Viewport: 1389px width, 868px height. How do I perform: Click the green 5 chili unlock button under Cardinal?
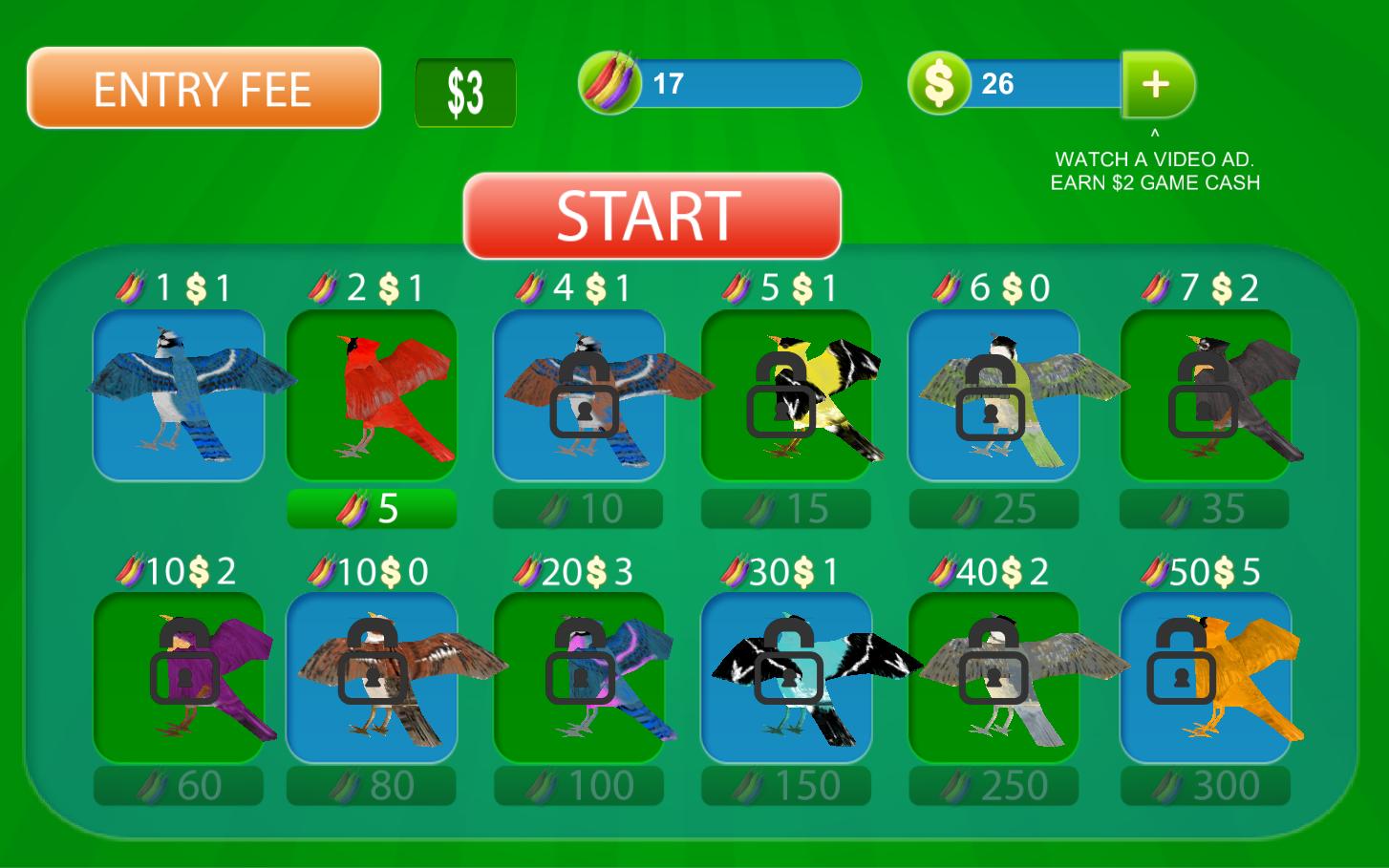pyautogui.click(x=371, y=508)
